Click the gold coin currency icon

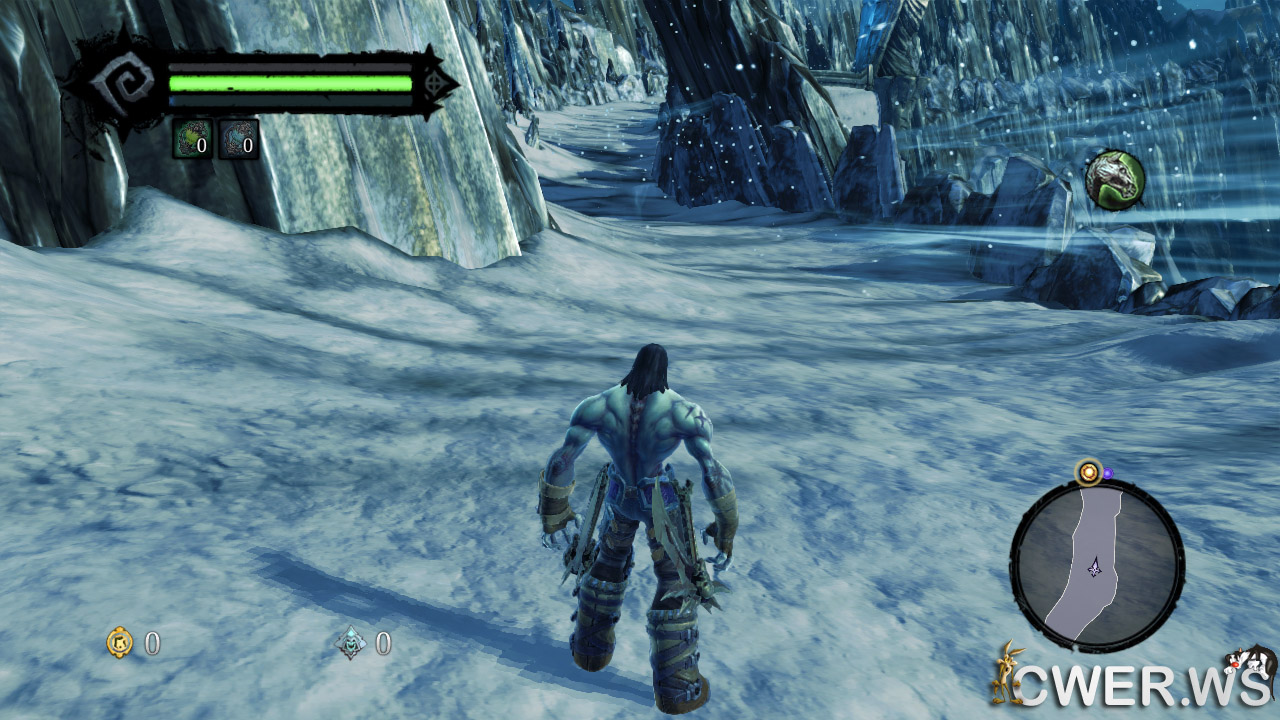[120, 642]
